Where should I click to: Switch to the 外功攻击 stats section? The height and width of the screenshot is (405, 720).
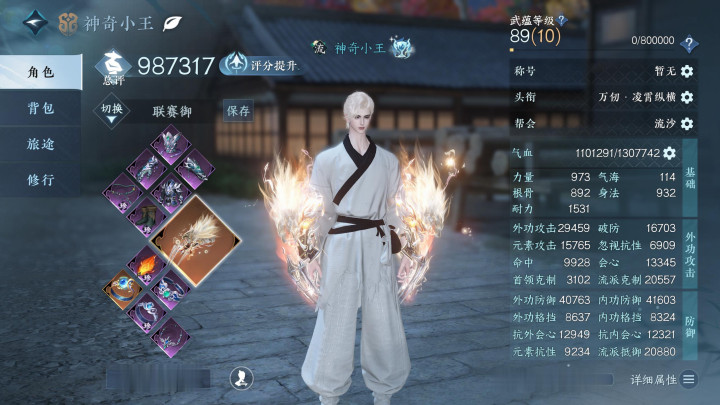(x=690, y=257)
